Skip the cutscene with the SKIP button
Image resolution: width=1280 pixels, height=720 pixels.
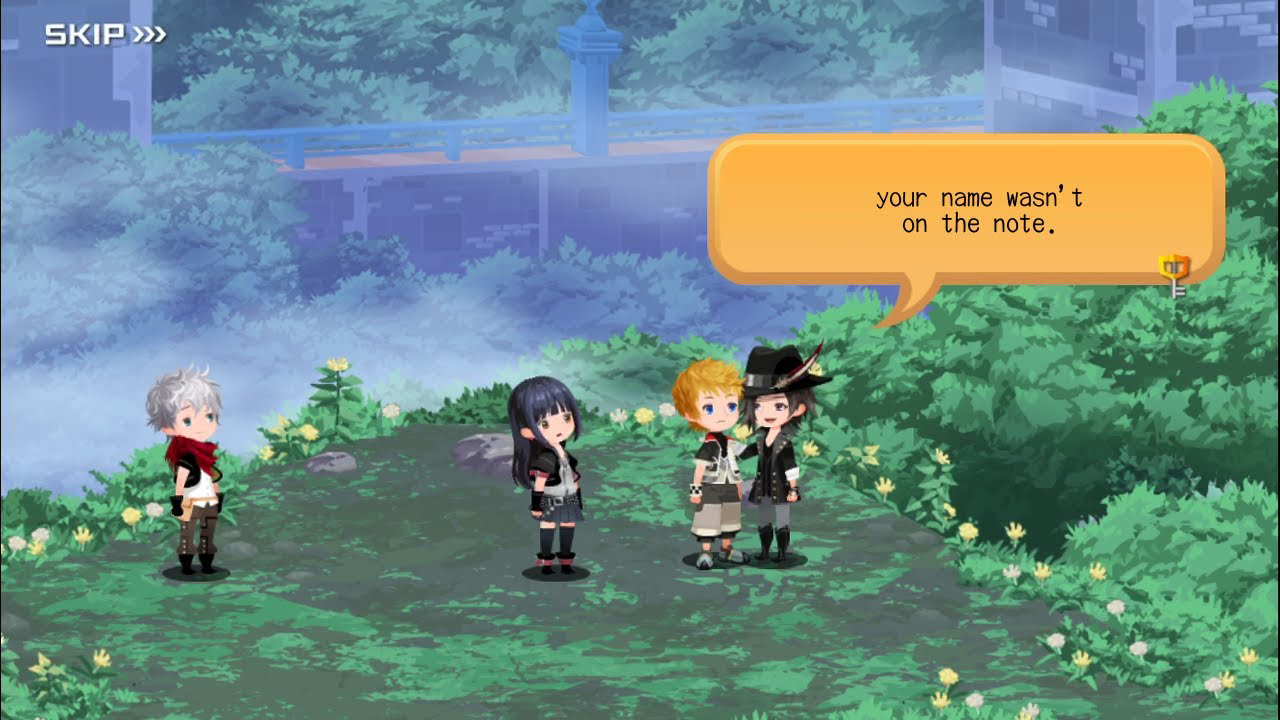click(x=105, y=36)
